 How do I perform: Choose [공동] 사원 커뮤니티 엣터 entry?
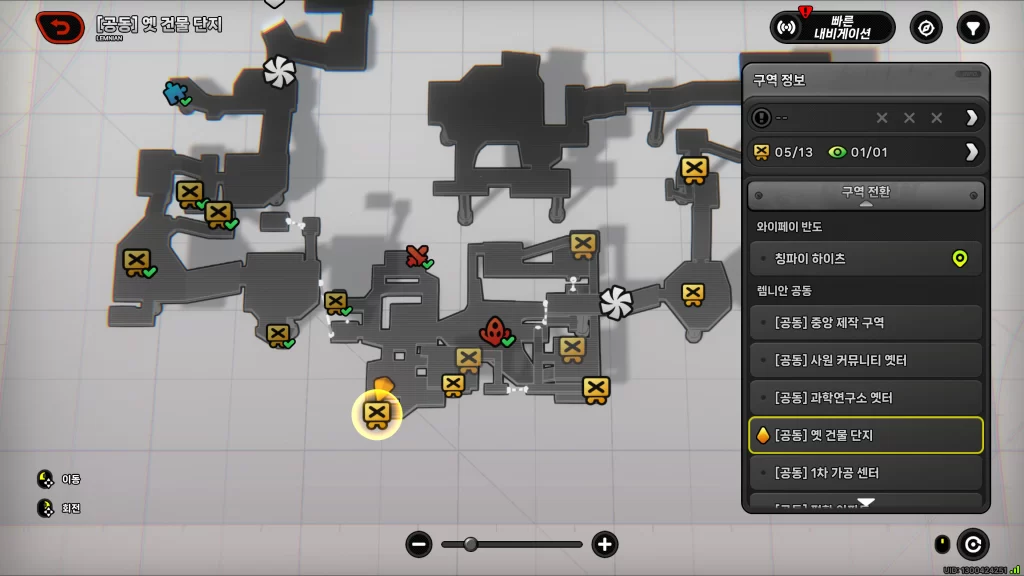click(x=866, y=360)
